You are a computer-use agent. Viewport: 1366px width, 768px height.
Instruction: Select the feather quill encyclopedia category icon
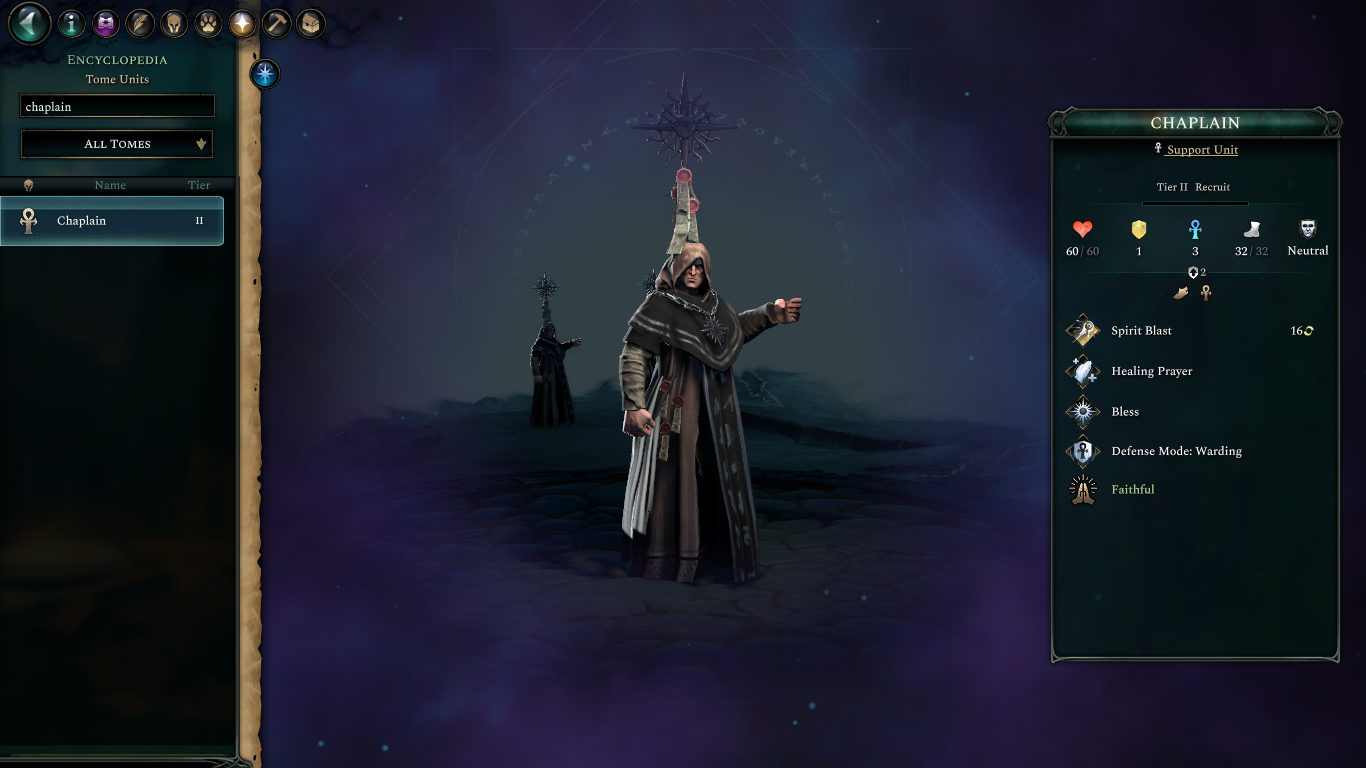point(139,23)
